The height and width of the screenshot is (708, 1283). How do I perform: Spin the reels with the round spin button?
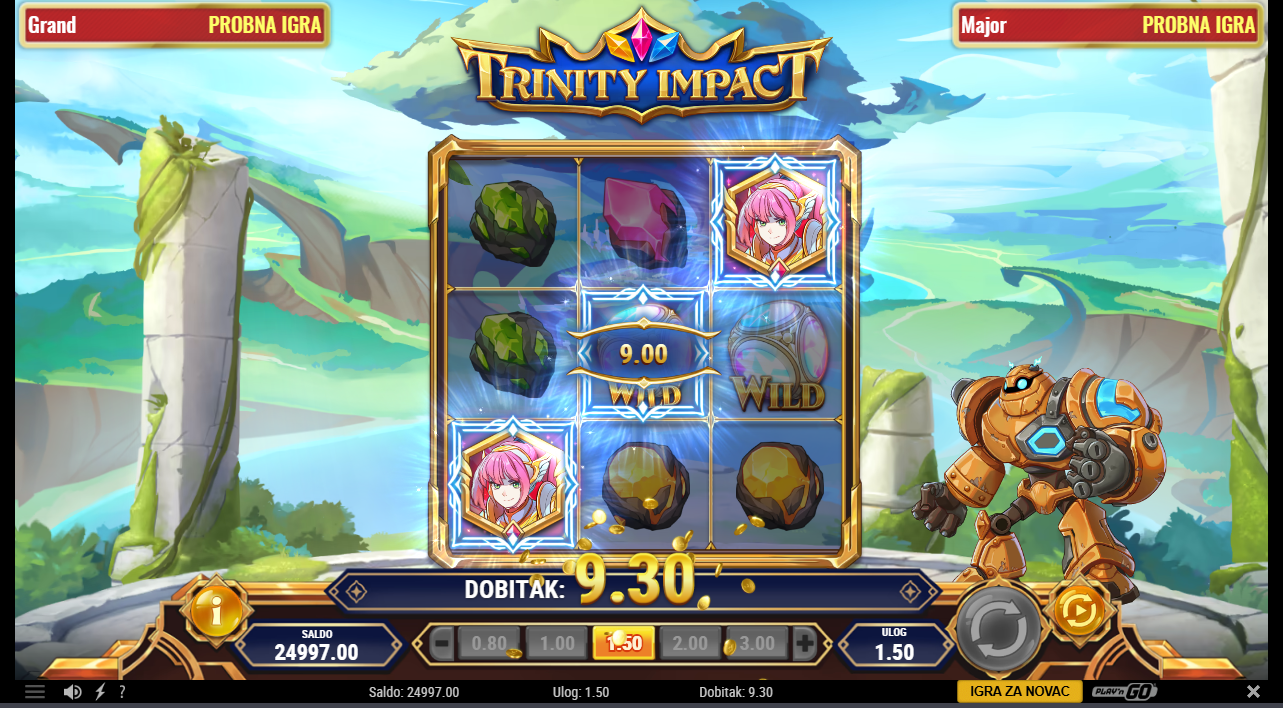(x=998, y=629)
